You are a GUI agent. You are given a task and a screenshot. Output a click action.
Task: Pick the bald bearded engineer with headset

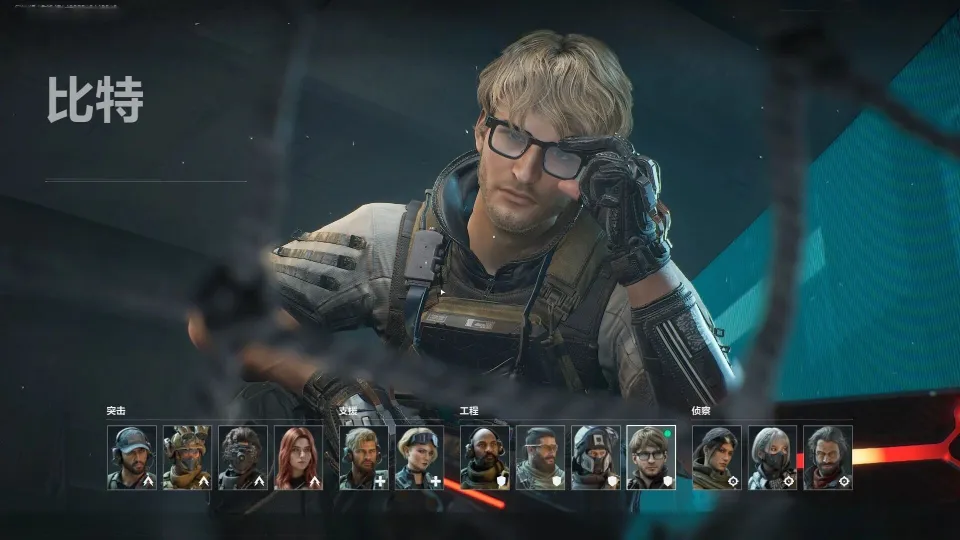coord(485,458)
